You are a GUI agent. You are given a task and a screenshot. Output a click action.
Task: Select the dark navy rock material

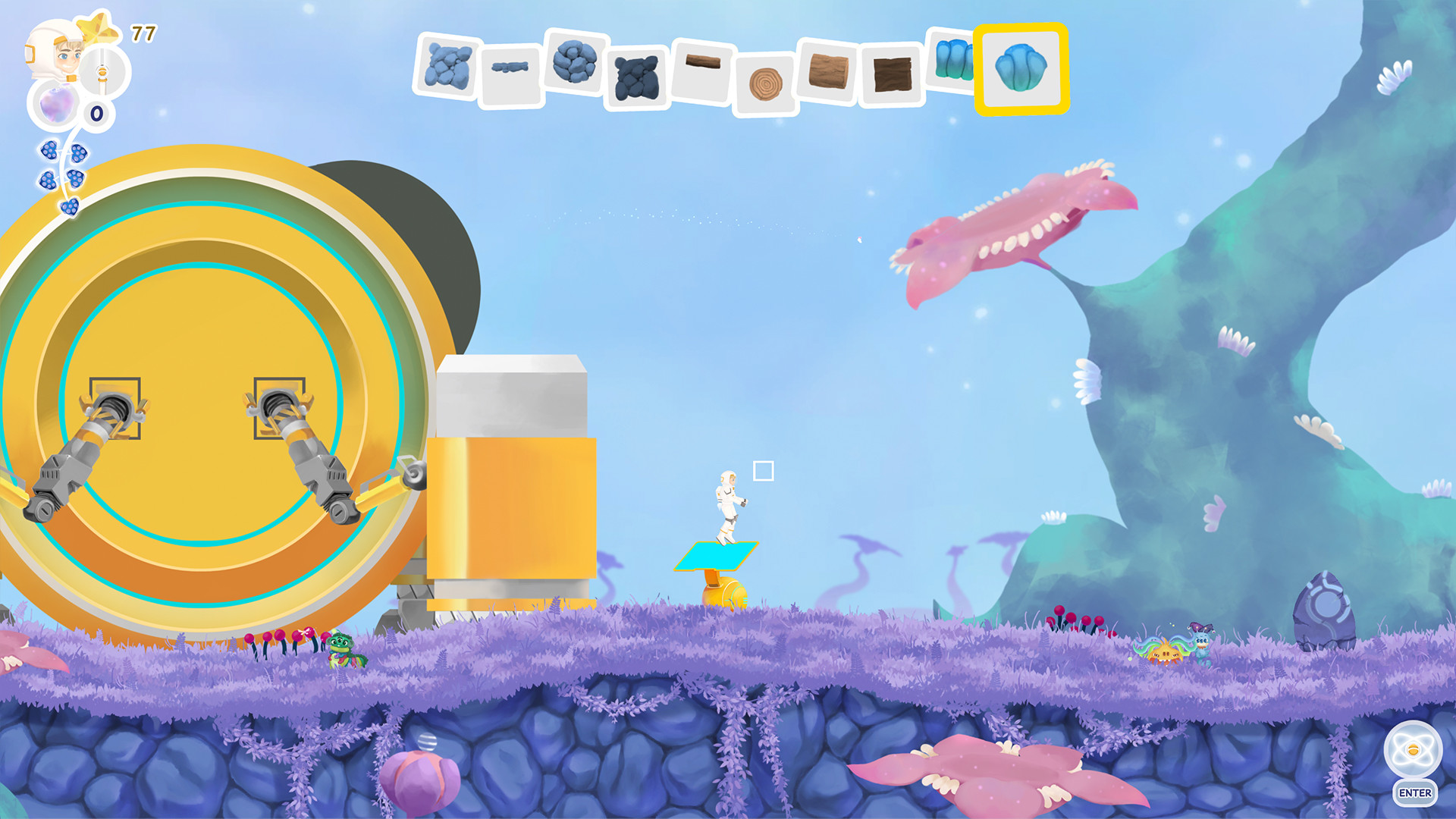click(x=635, y=76)
